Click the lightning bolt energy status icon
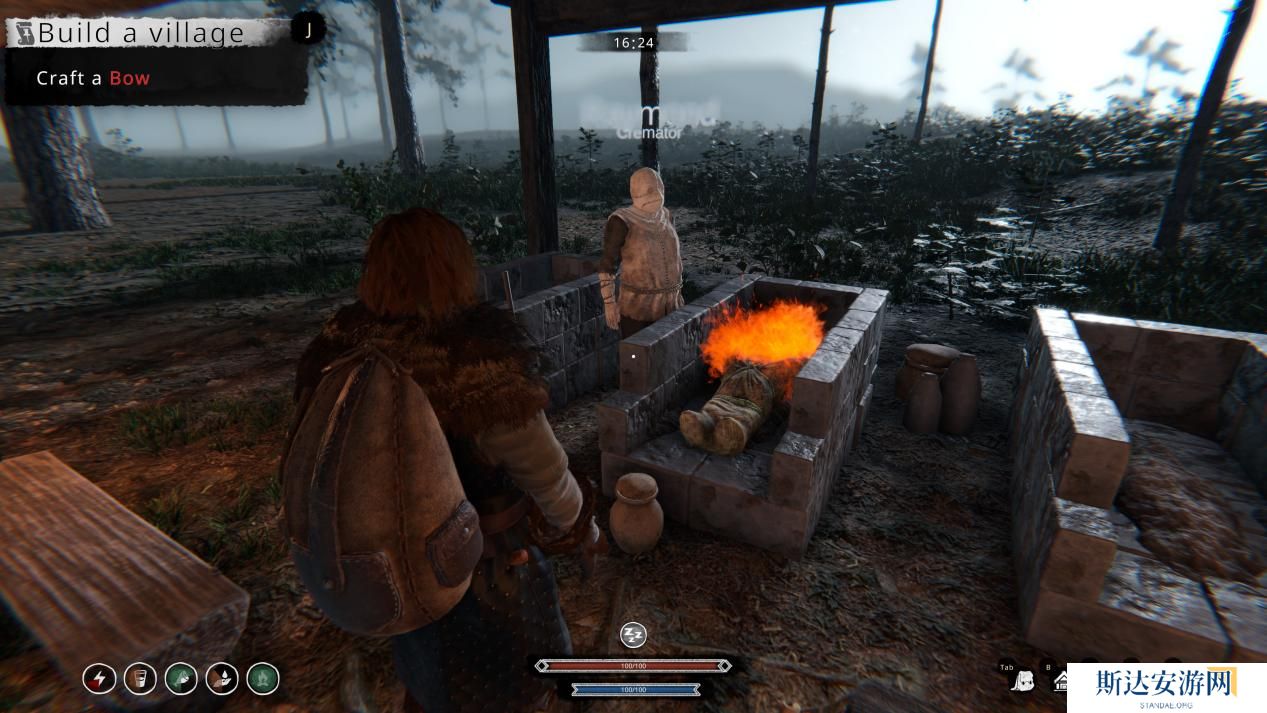 [x=99, y=679]
